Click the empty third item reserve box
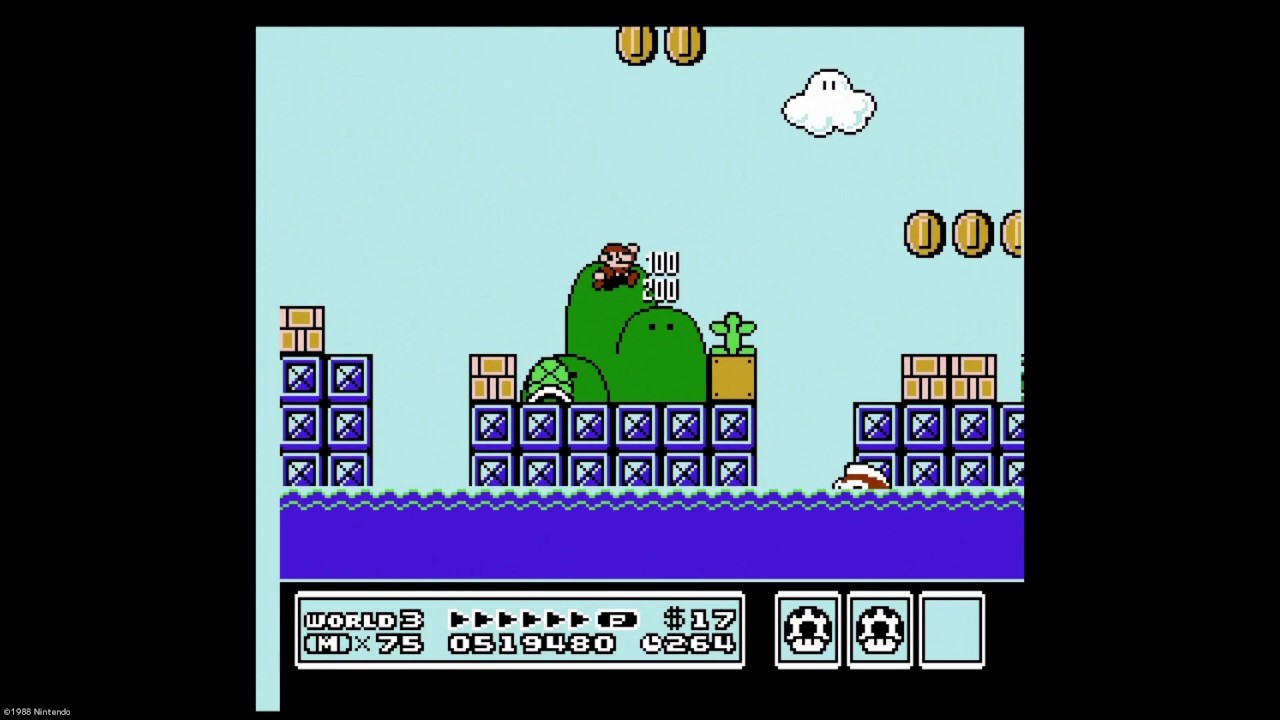Viewport: 1280px width, 720px height. [x=951, y=629]
